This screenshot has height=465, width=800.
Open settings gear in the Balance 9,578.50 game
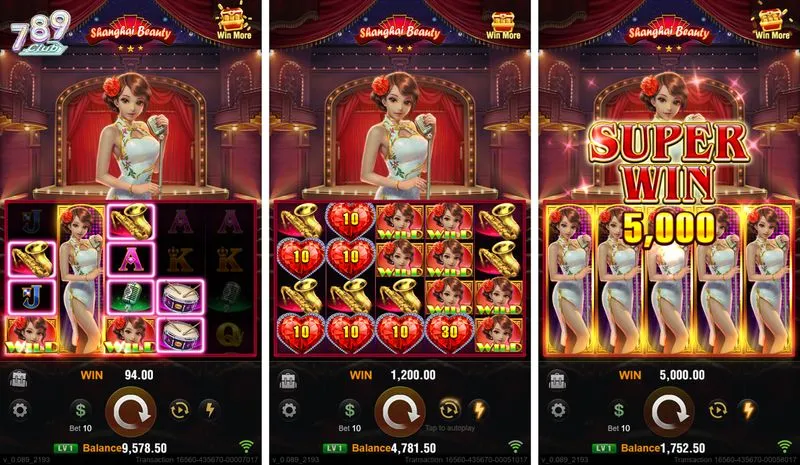20,409
